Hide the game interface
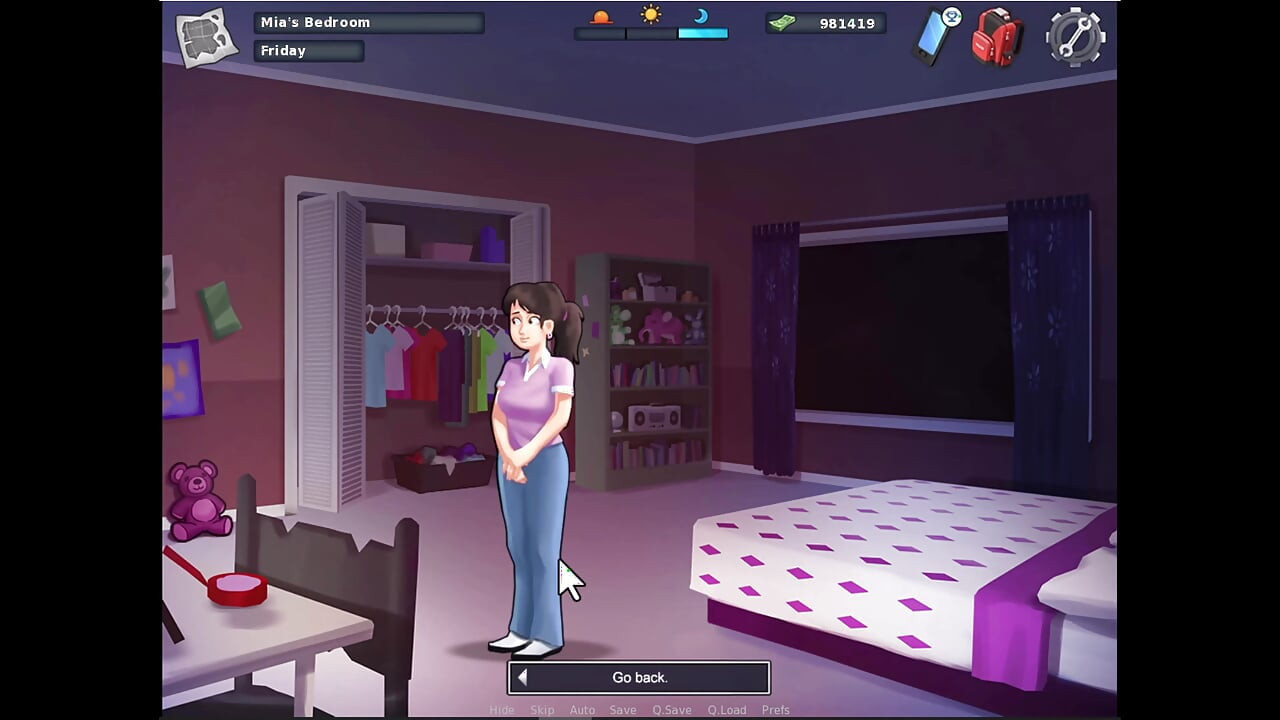Screen dimensions: 1280x720 click(x=502, y=709)
